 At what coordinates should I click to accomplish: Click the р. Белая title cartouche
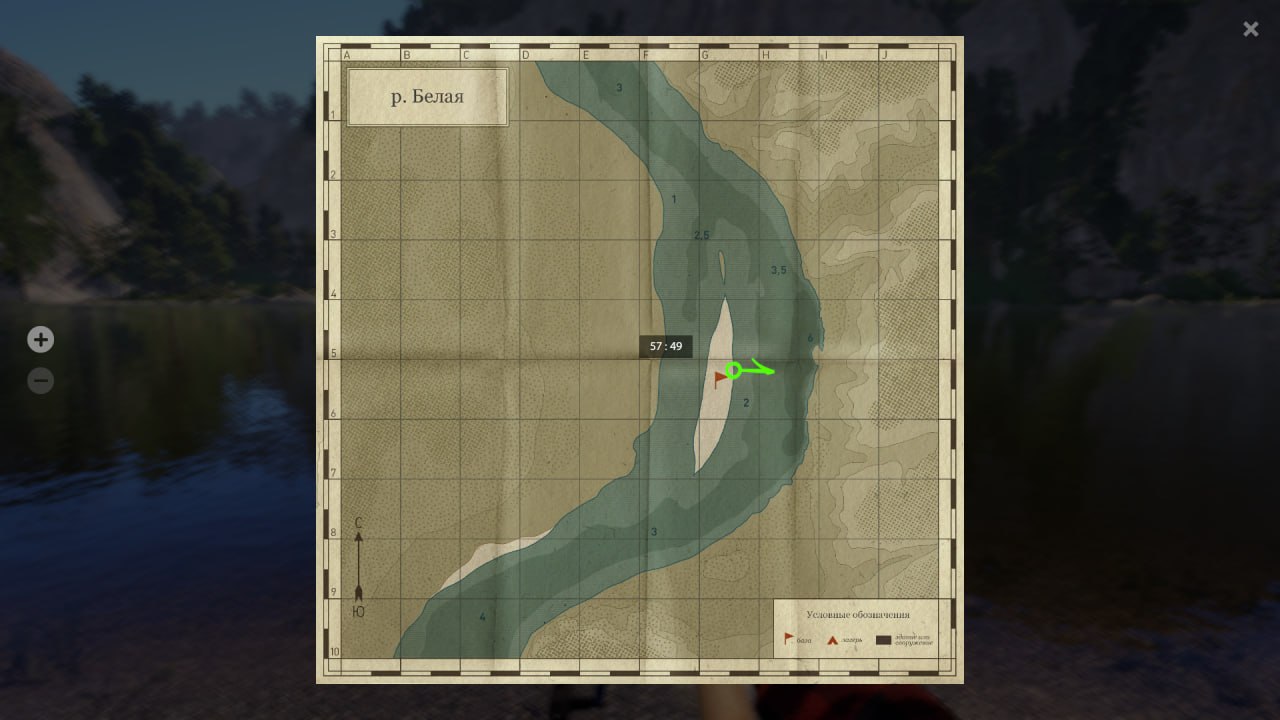pos(427,96)
